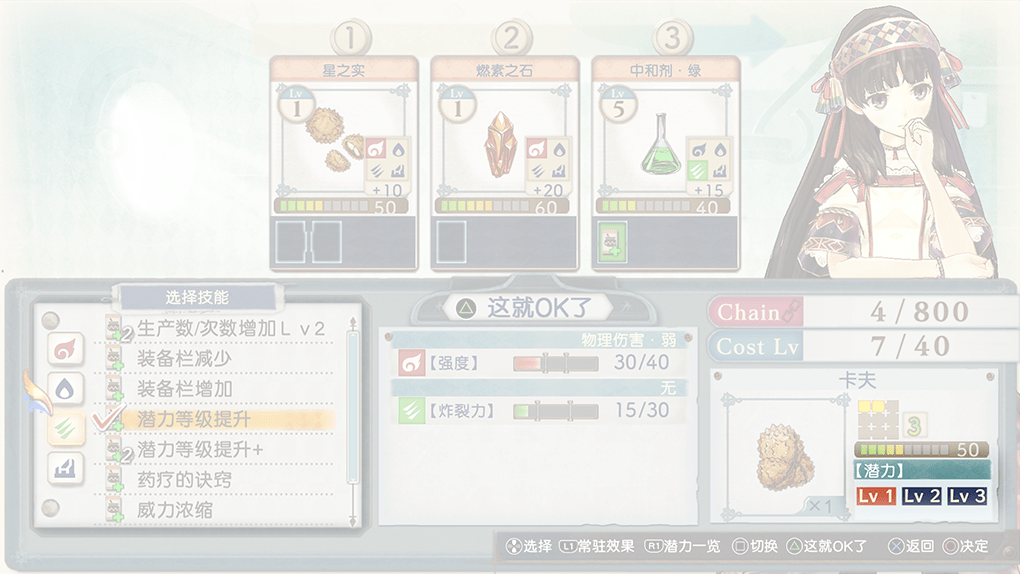Viewport: 1020px width, 574px height.
Task: Select the highlighted 潜力等级提升 skill
Action: pyautogui.click(x=194, y=419)
